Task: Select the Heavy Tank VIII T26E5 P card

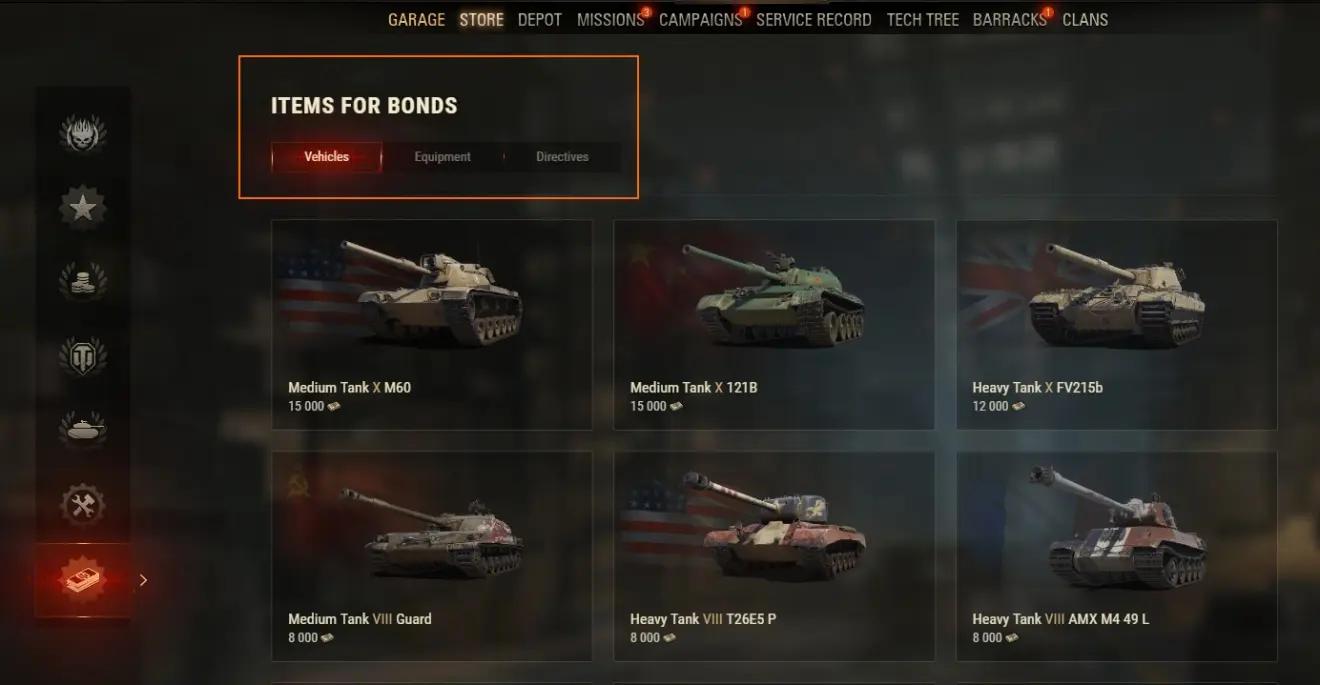Action: (x=774, y=556)
